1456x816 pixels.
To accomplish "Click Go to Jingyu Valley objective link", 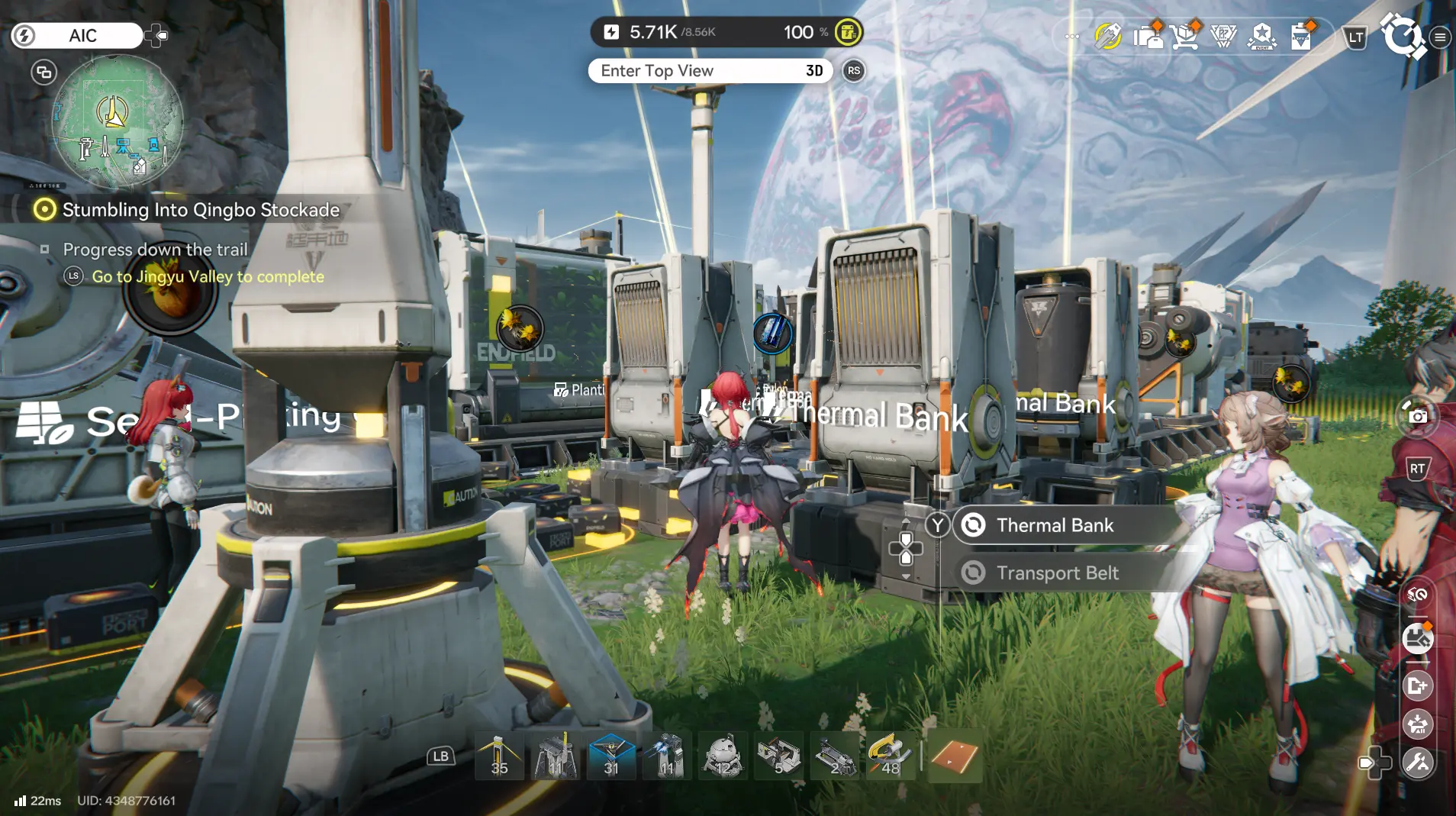I will pos(207,276).
